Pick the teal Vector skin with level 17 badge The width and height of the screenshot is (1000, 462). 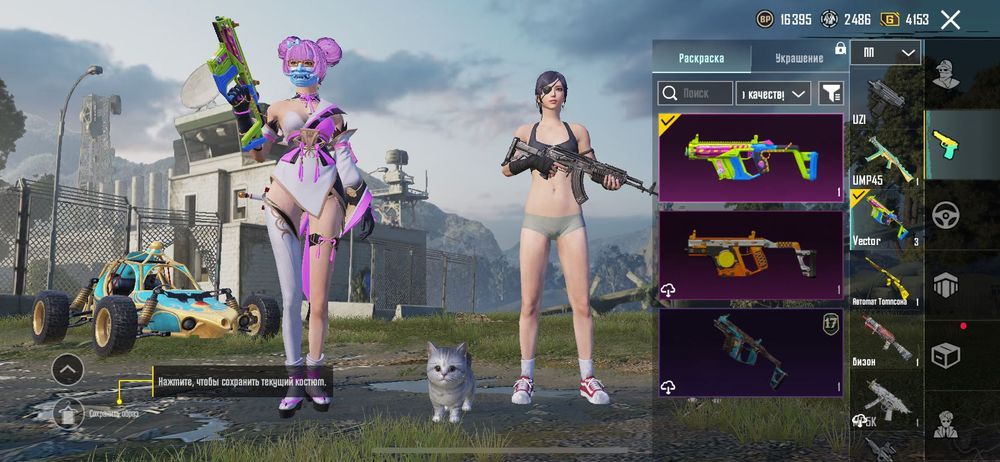(750, 352)
